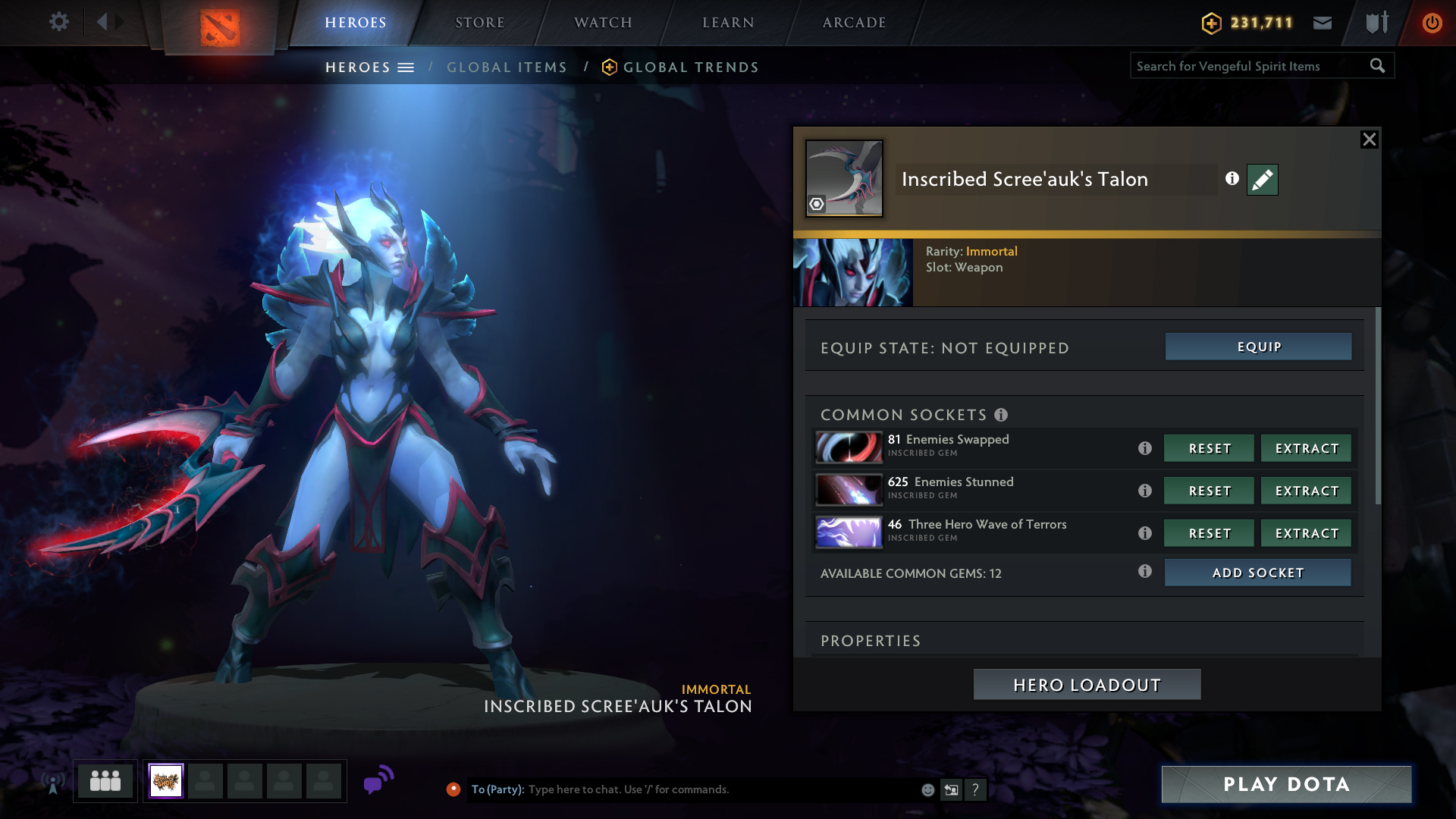View Global Trends page
The image size is (1456, 819).
[690, 67]
